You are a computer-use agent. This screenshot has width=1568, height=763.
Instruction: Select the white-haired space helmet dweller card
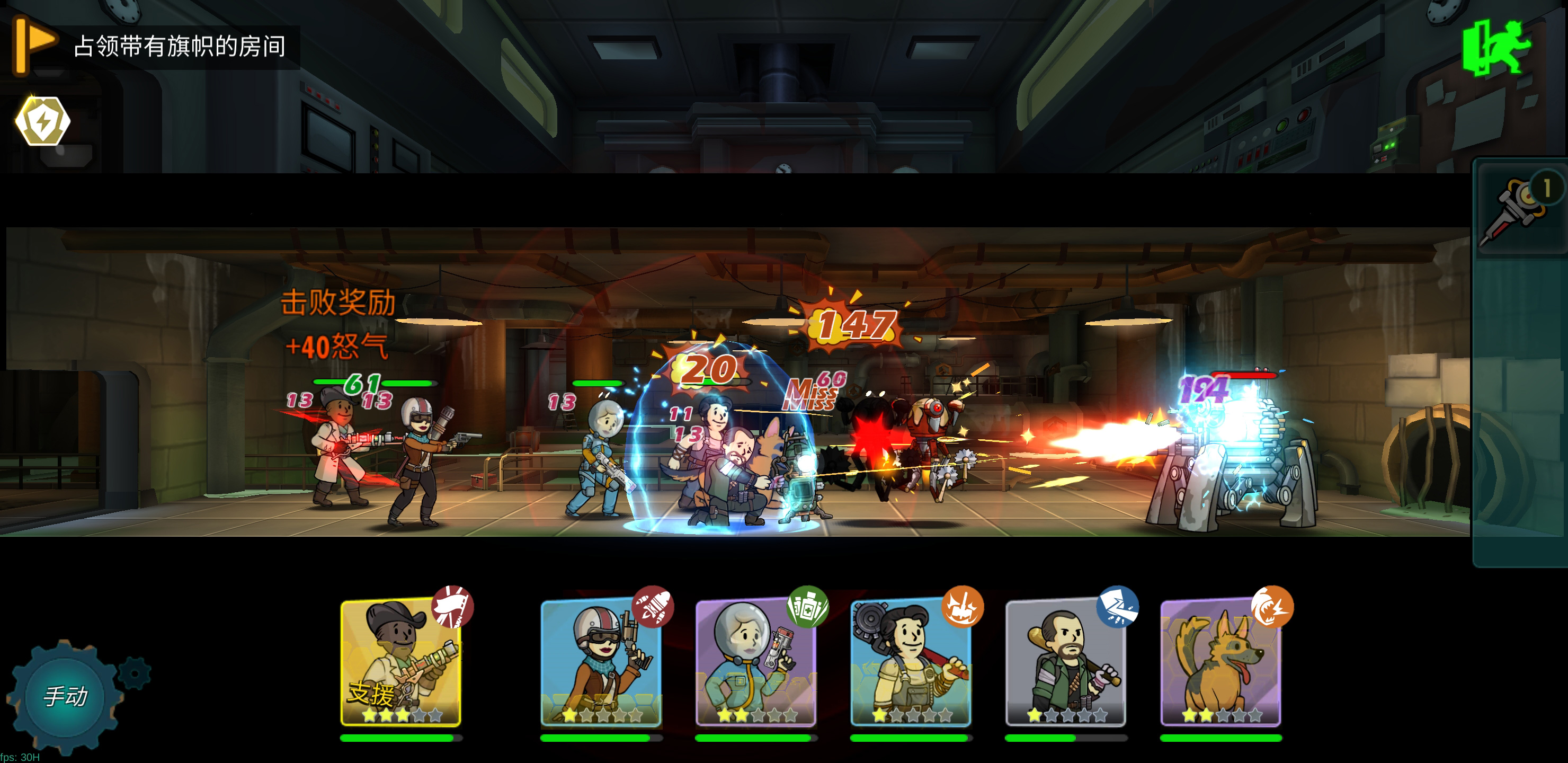pos(755,662)
